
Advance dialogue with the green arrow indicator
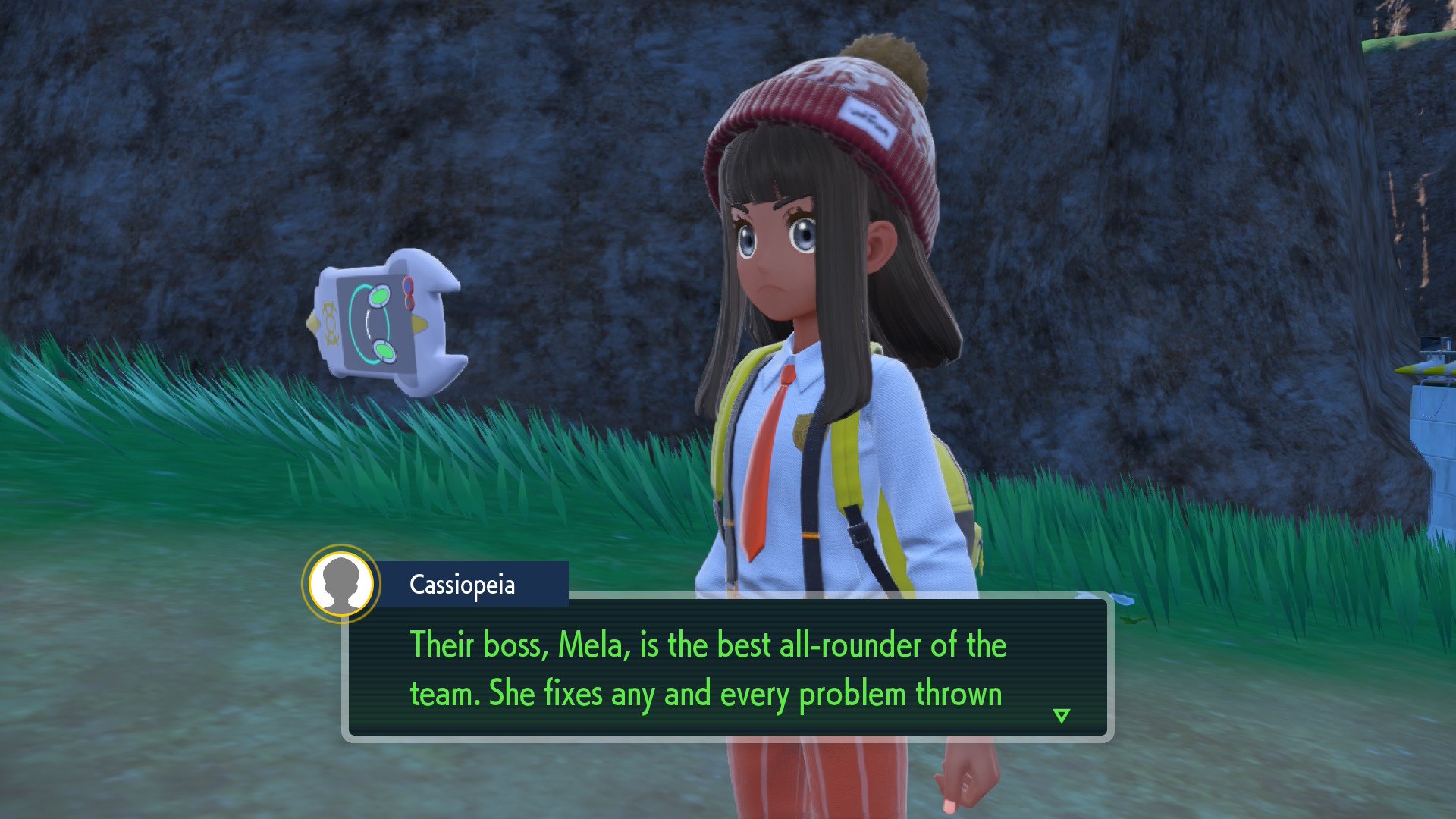tap(1062, 715)
